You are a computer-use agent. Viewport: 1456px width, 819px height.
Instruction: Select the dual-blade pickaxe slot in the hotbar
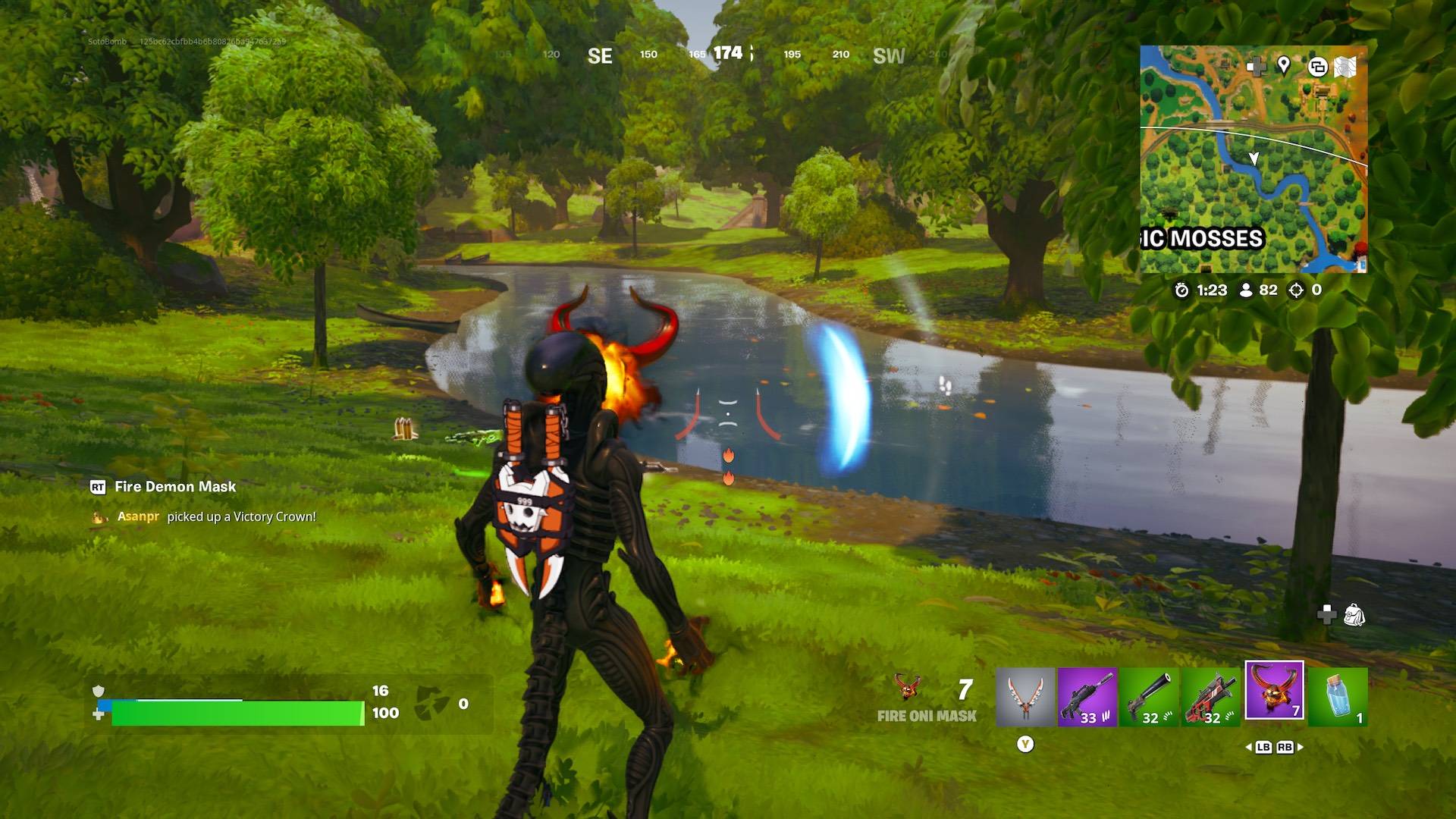tap(1025, 696)
